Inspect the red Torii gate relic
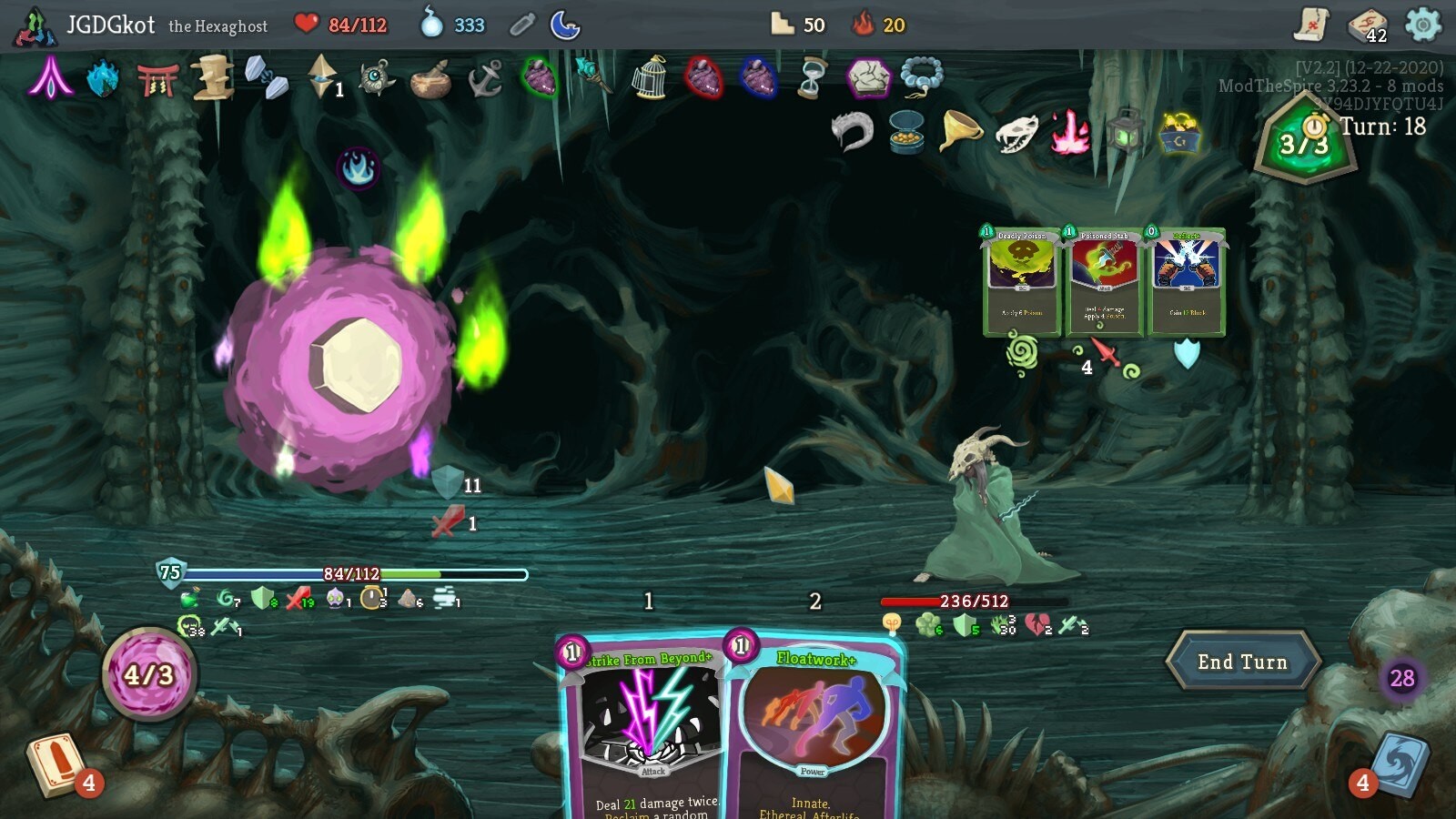The image size is (1456, 819). pos(157,80)
